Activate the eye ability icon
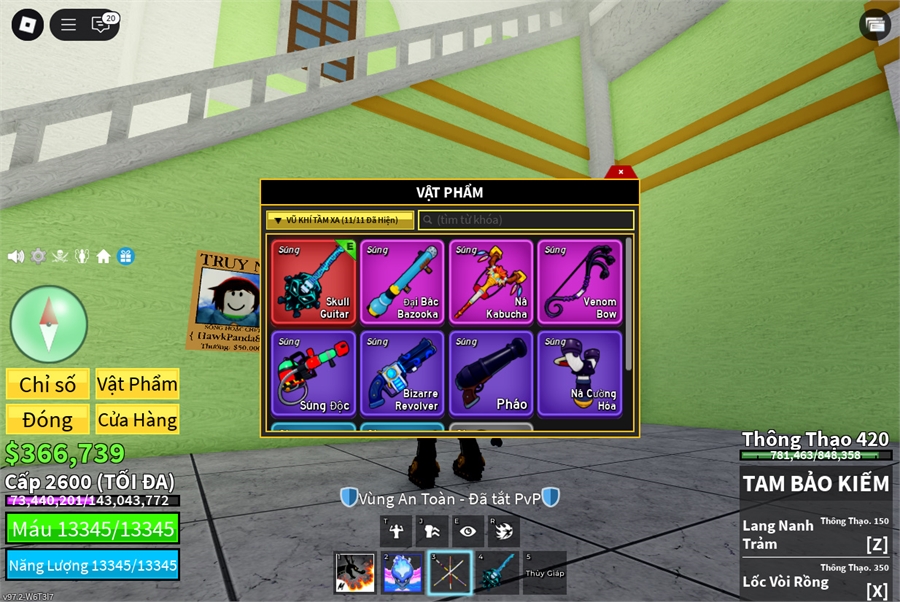Viewport: 900px width, 602px height. (467, 531)
